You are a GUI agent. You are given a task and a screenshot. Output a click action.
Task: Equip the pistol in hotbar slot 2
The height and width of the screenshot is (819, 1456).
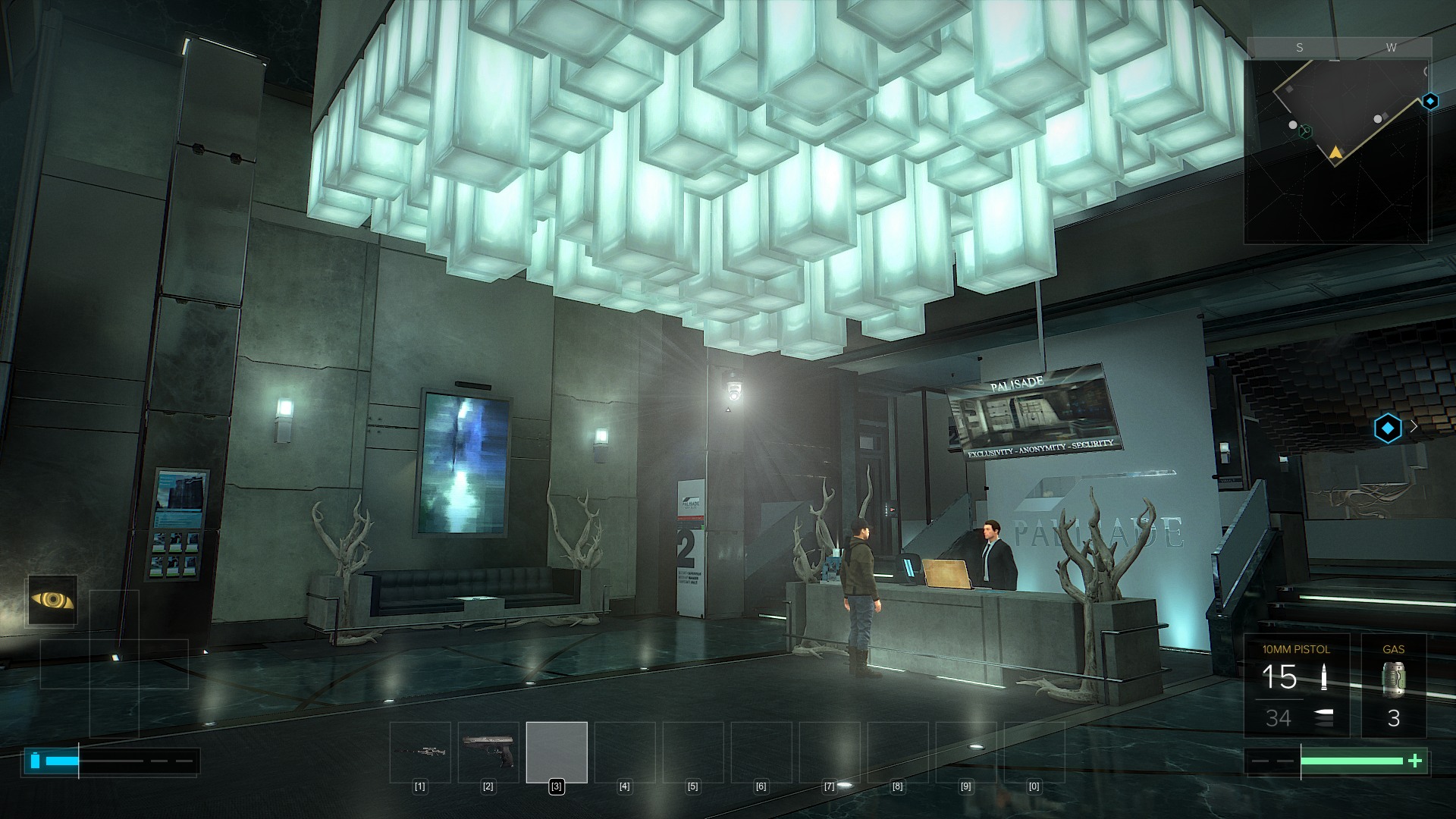[x=488, y=752]
